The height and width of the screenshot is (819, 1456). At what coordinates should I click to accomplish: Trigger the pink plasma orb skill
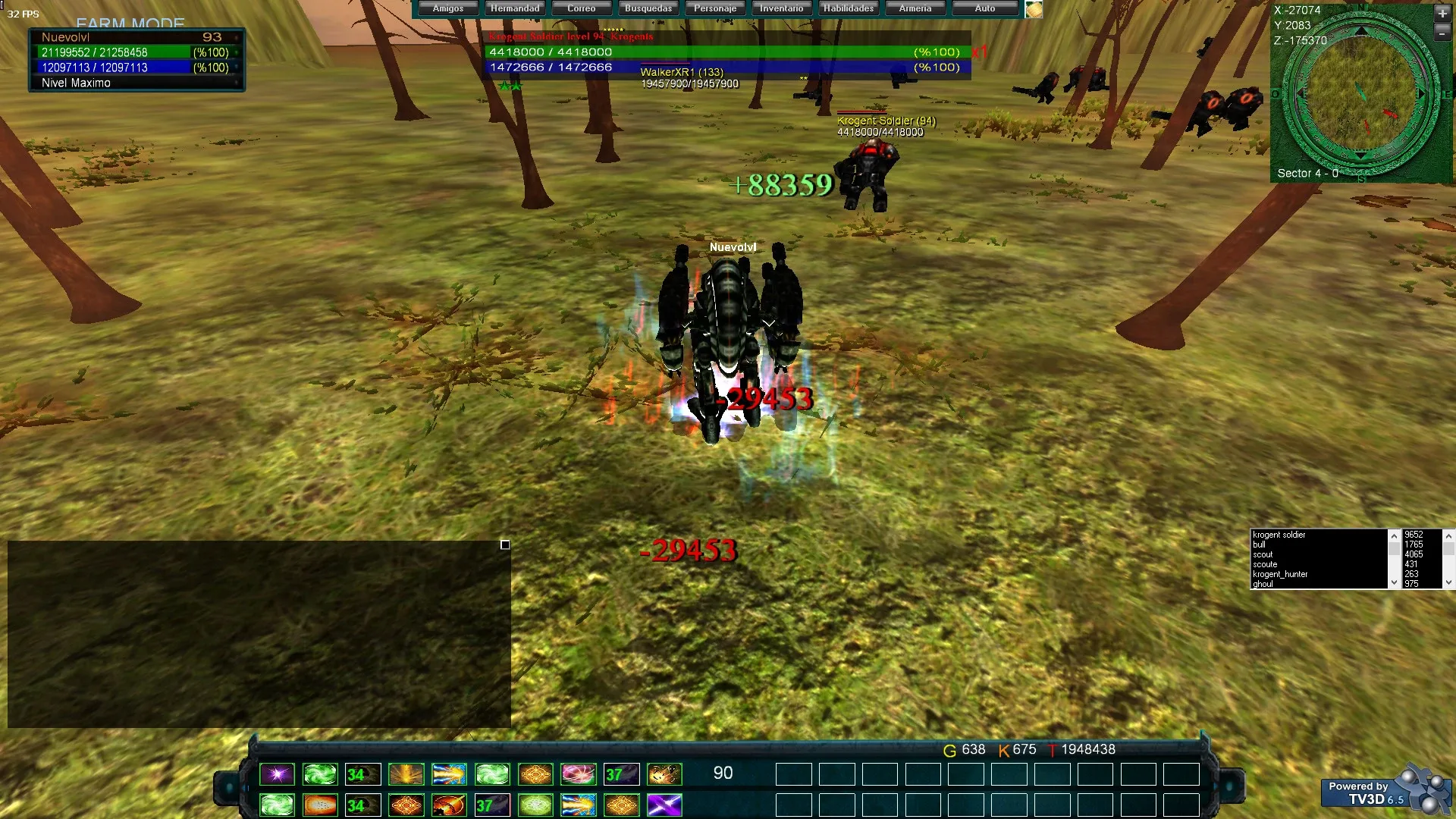pos(579,773)
